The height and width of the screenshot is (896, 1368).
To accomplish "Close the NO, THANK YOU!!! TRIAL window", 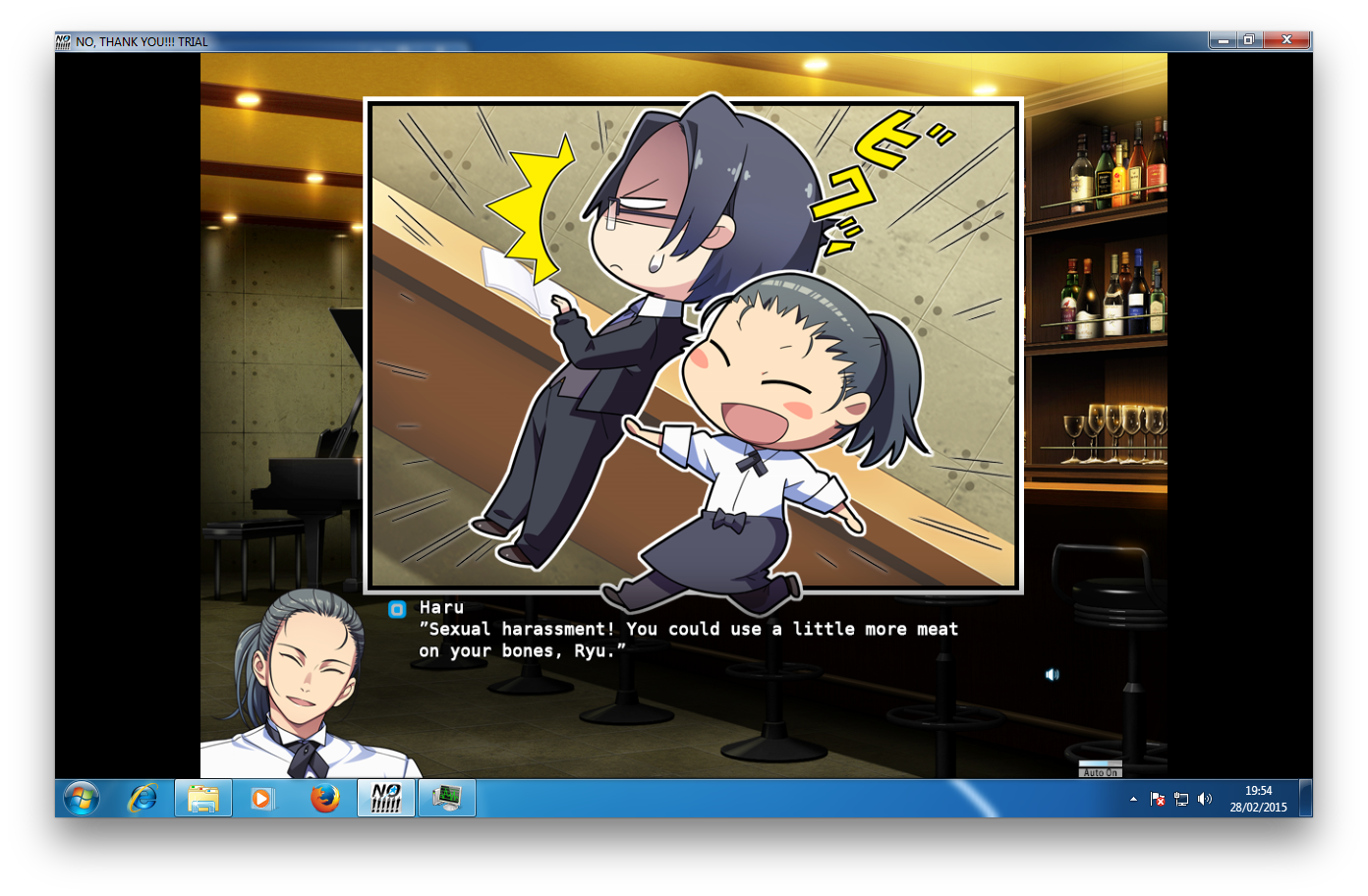I will [x=1286, y=40].
